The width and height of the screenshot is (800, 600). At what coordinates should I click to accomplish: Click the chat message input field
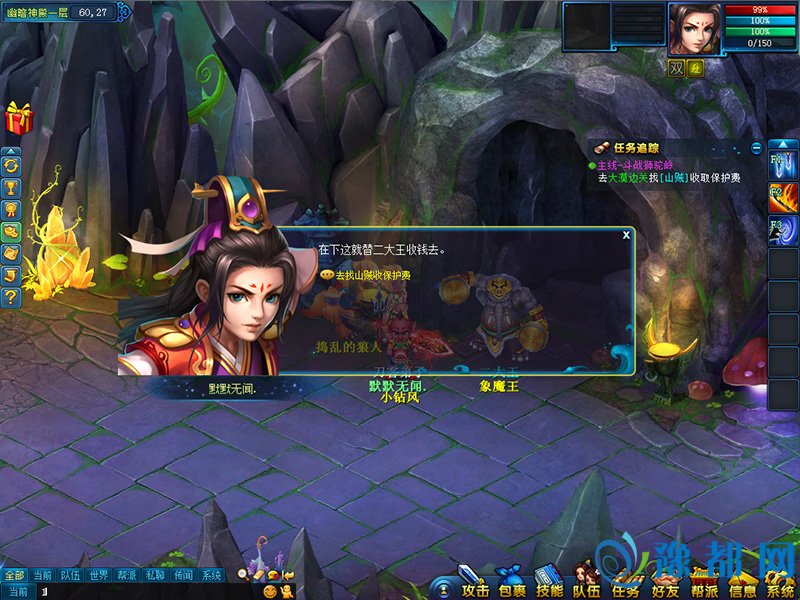pos(140,592)
